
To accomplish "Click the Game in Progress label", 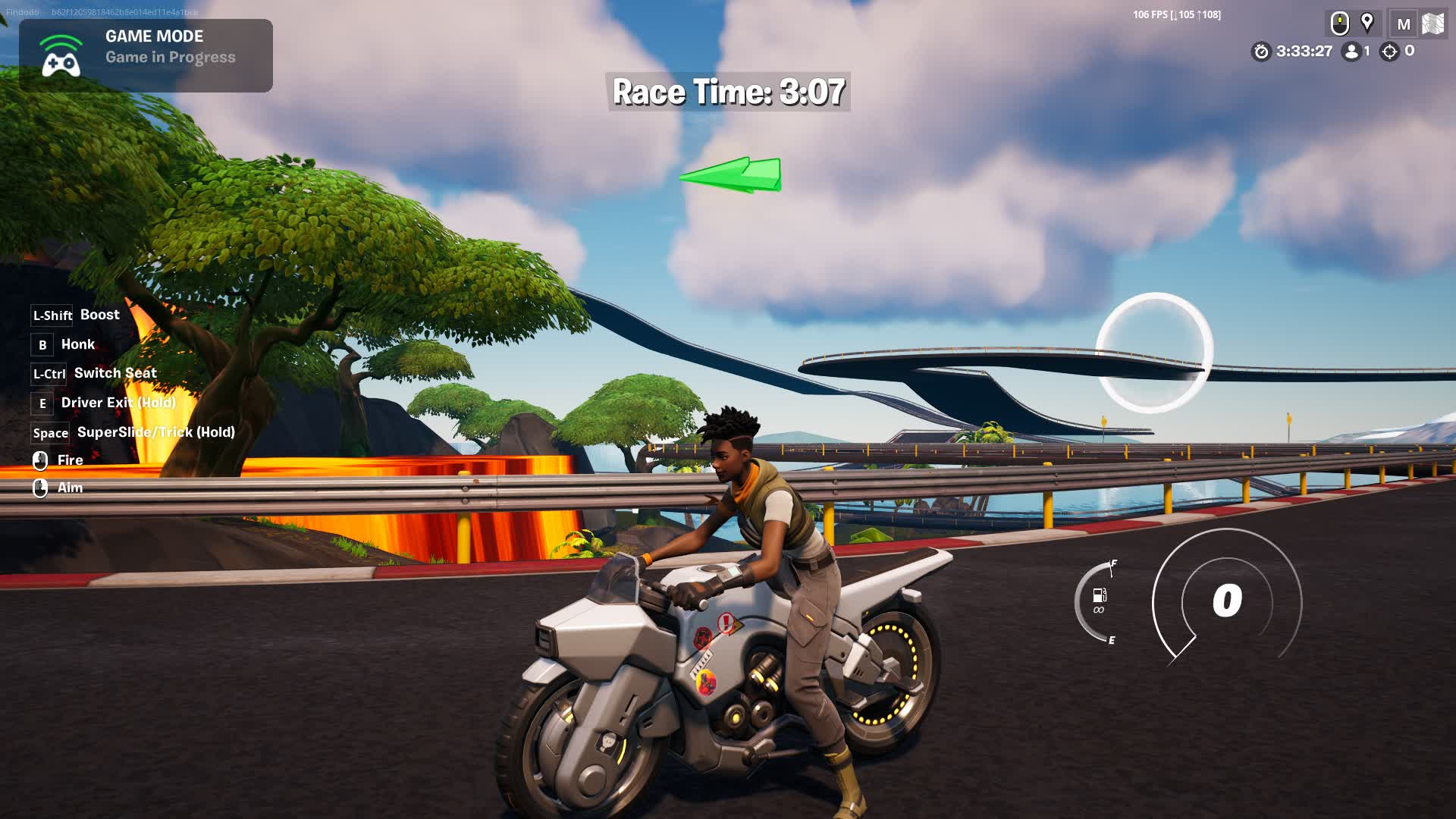I will click(168, 57).
